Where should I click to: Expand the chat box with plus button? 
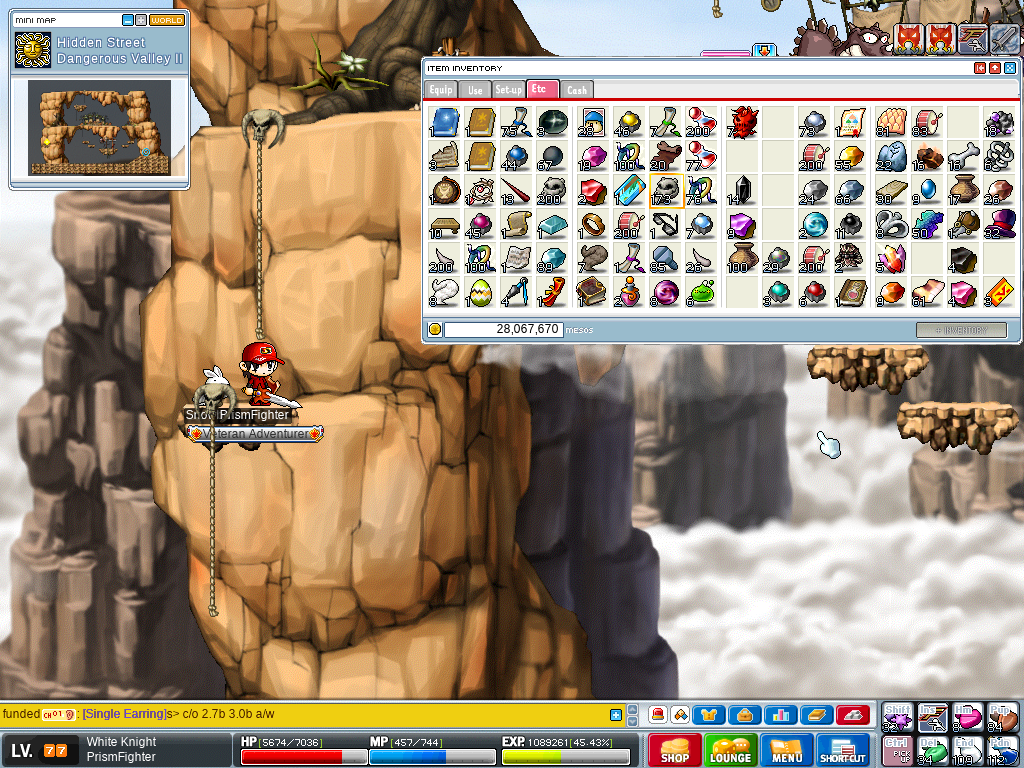(616, 715)
